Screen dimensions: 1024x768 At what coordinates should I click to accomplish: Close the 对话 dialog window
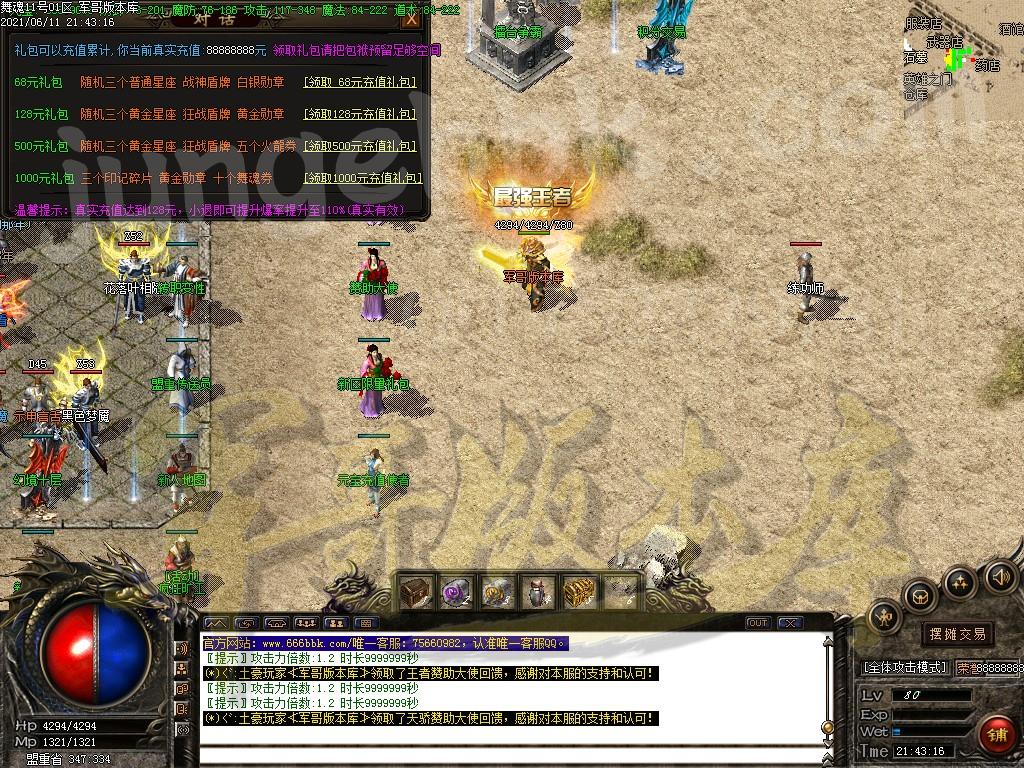pos(411,19)
